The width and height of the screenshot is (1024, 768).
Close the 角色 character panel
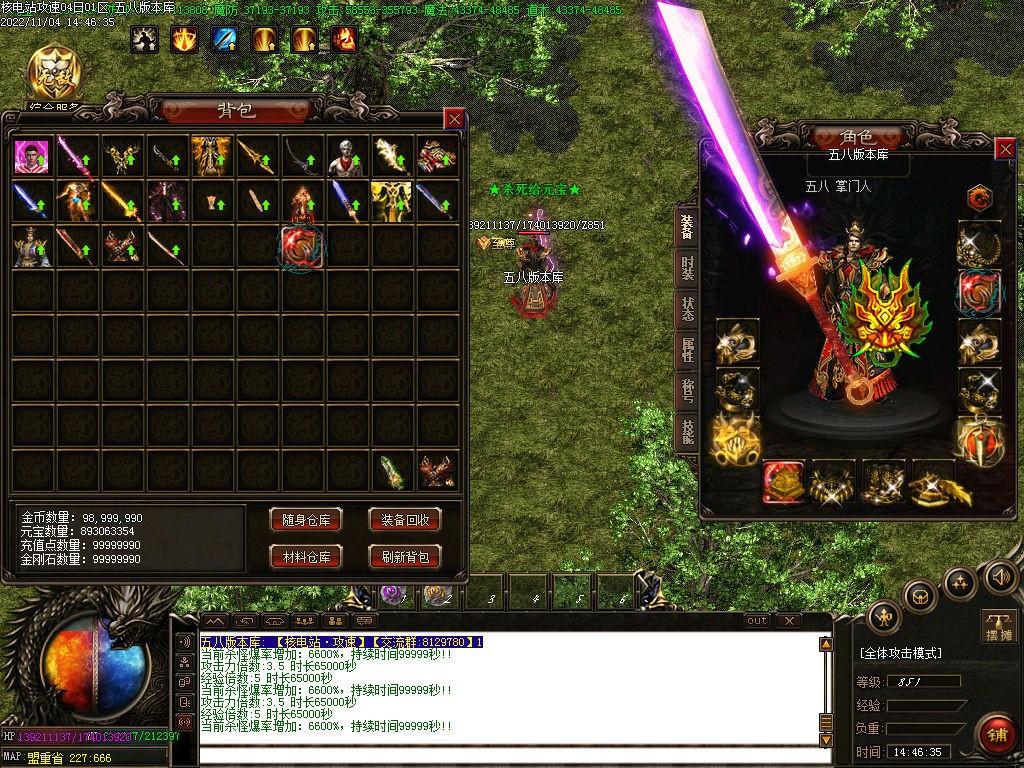(x=1005, y=149)
